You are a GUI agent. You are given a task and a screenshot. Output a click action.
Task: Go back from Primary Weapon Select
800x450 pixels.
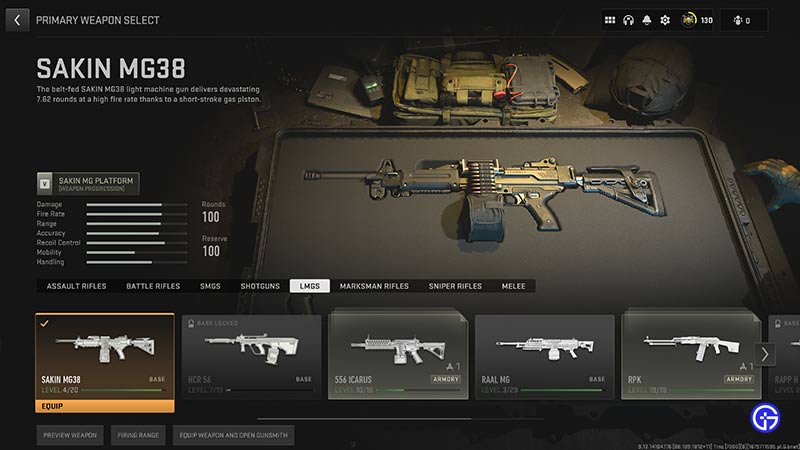point(17,19)
